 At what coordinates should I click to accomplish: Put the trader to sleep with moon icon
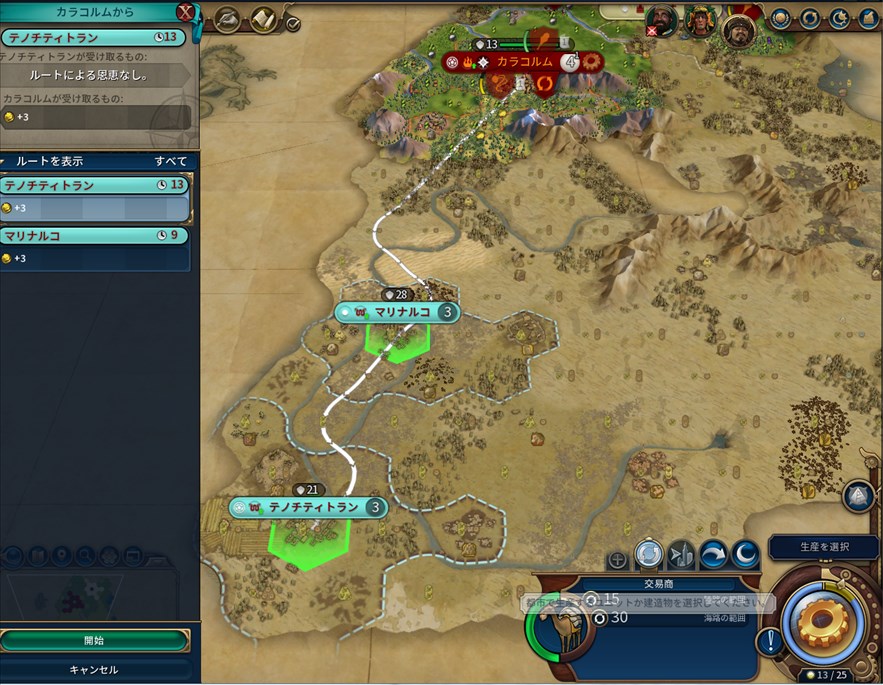click(745, 553)
